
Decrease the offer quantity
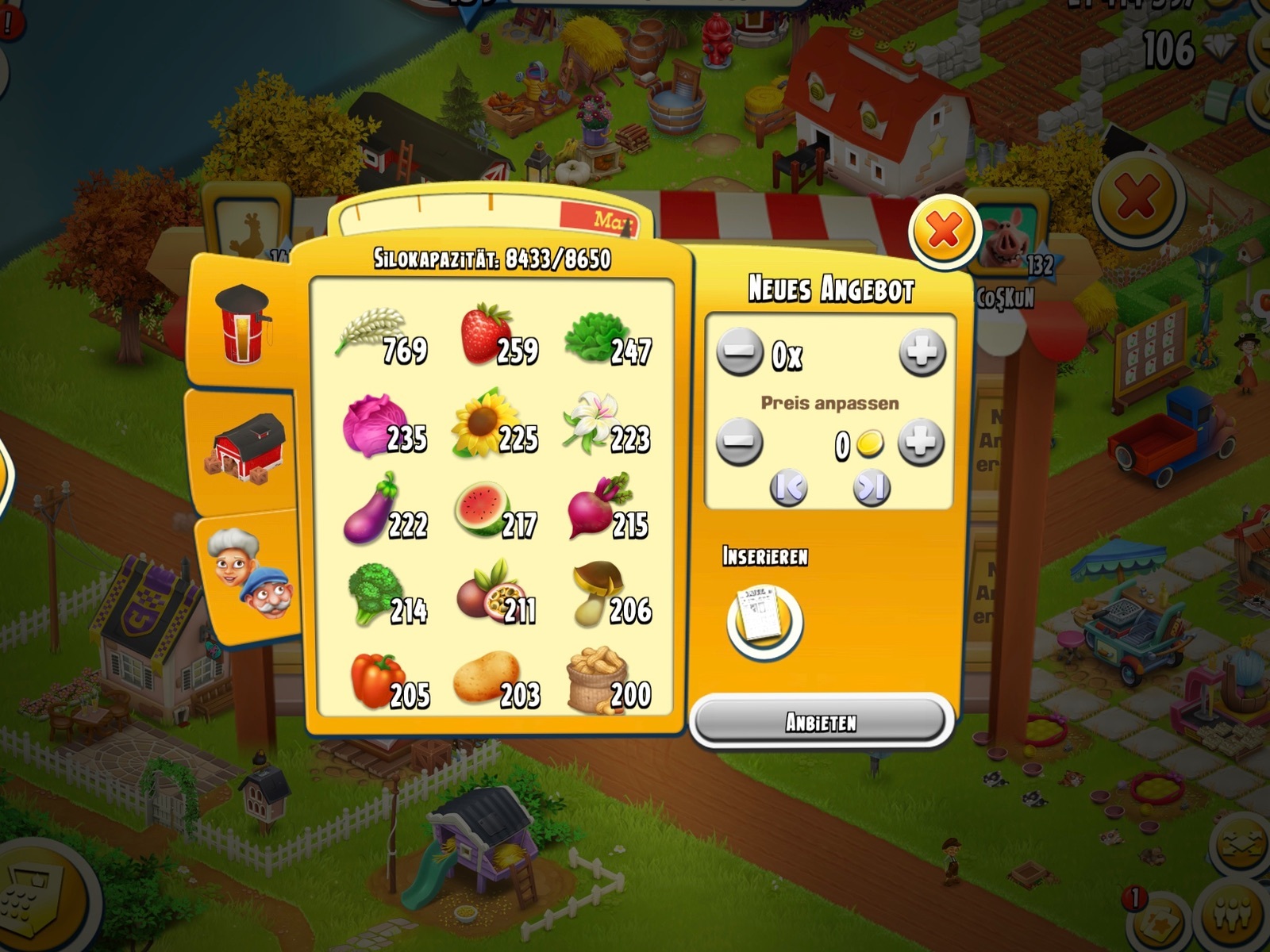(x=739, y=352)
